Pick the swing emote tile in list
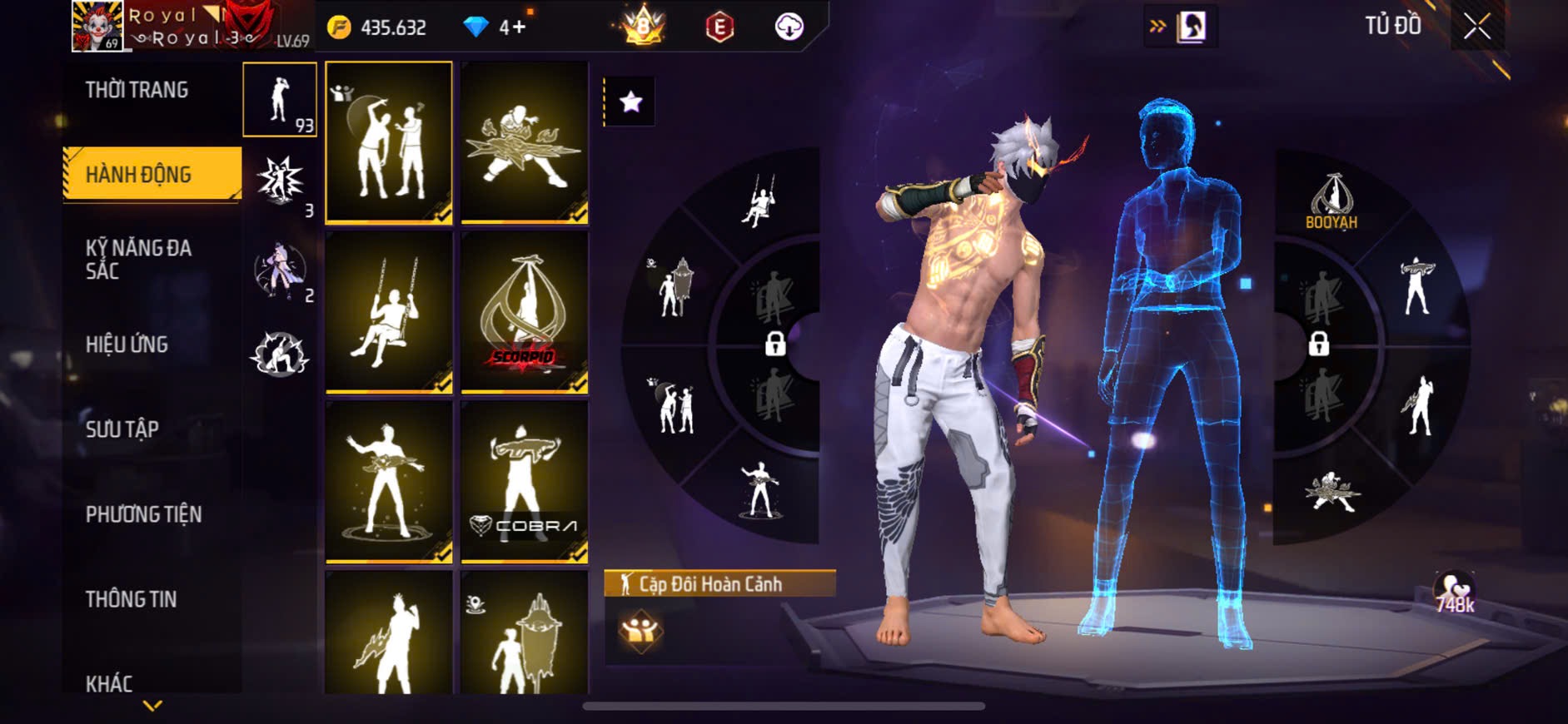The image size is (1568, 724). click(389, 312)
